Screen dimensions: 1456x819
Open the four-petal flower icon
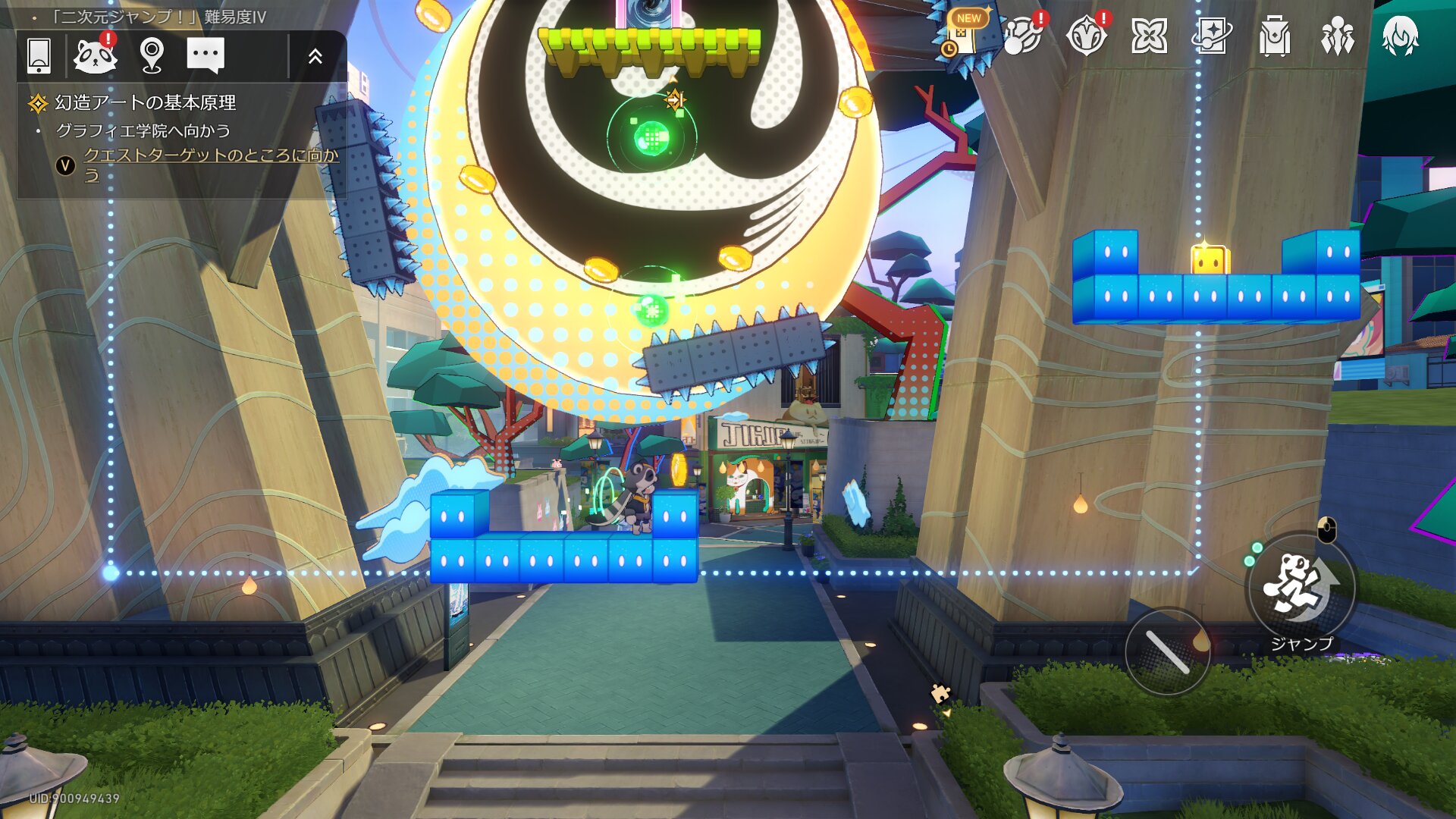1149,36
